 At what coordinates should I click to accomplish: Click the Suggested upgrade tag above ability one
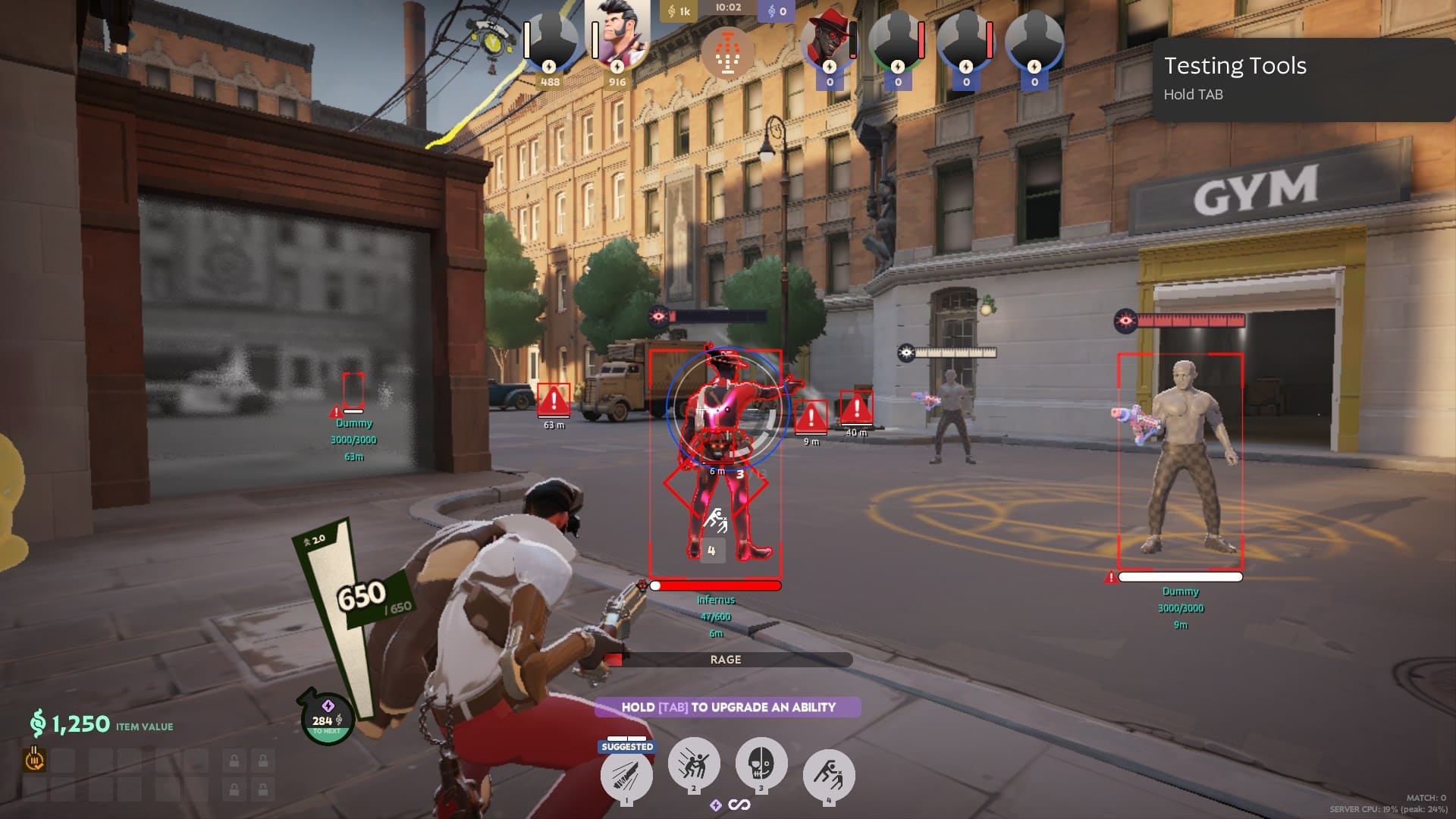coord(627,746)
